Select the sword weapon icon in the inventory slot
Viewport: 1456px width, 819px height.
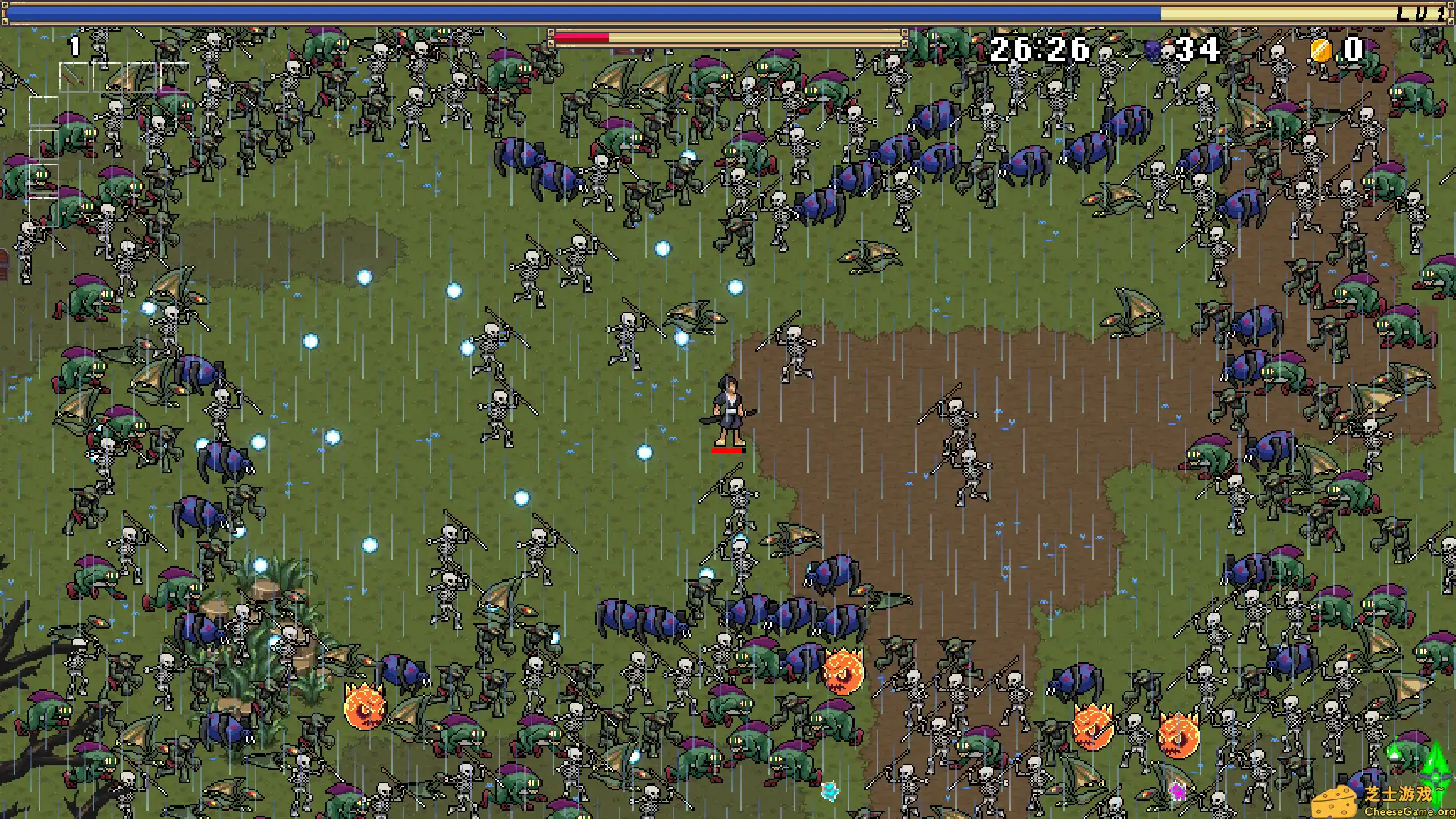pyautogui.click(x=74, y=77)
